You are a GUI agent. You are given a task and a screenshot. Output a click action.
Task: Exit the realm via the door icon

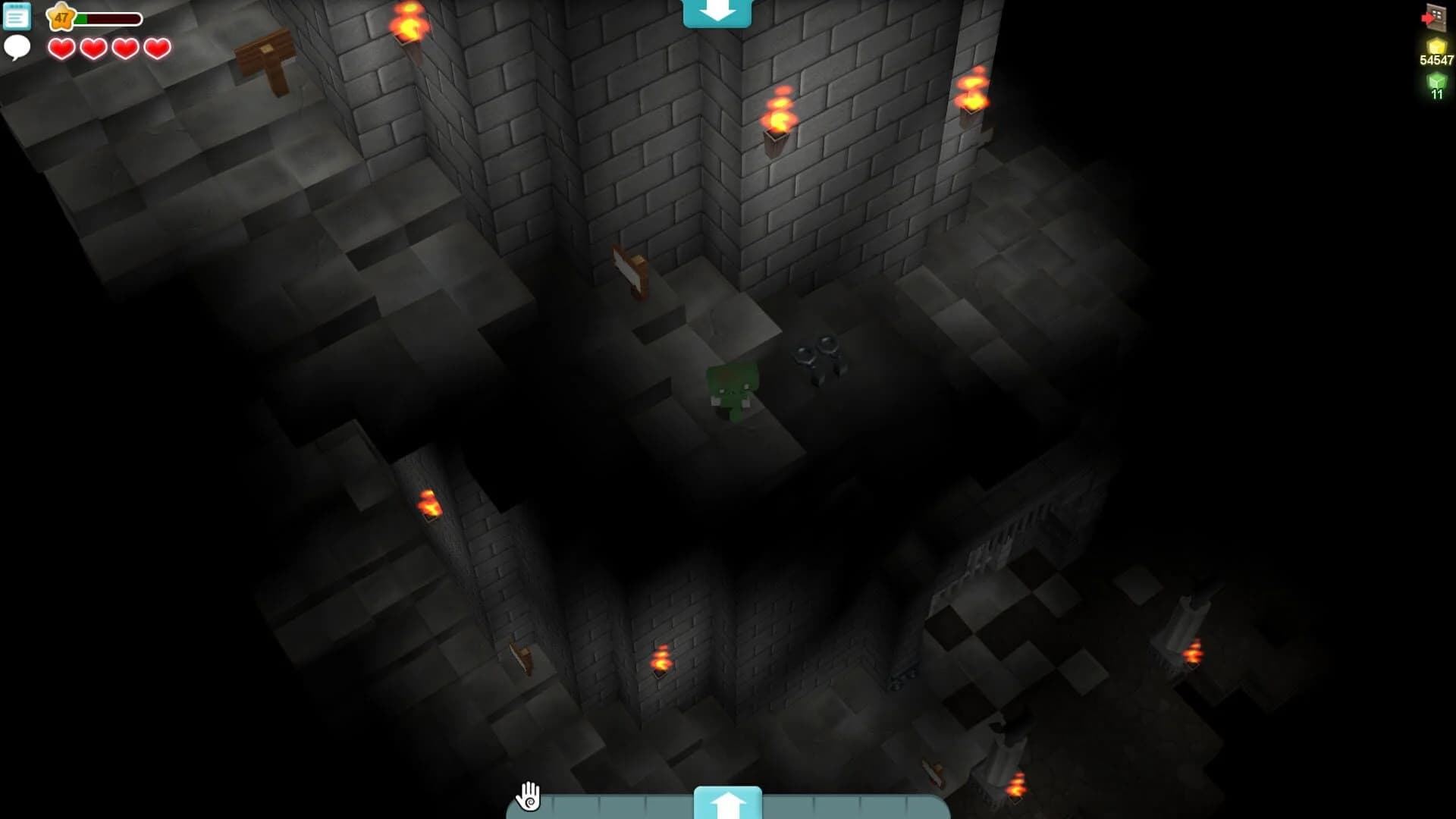pyautogui.click(x=1436, y=15)
